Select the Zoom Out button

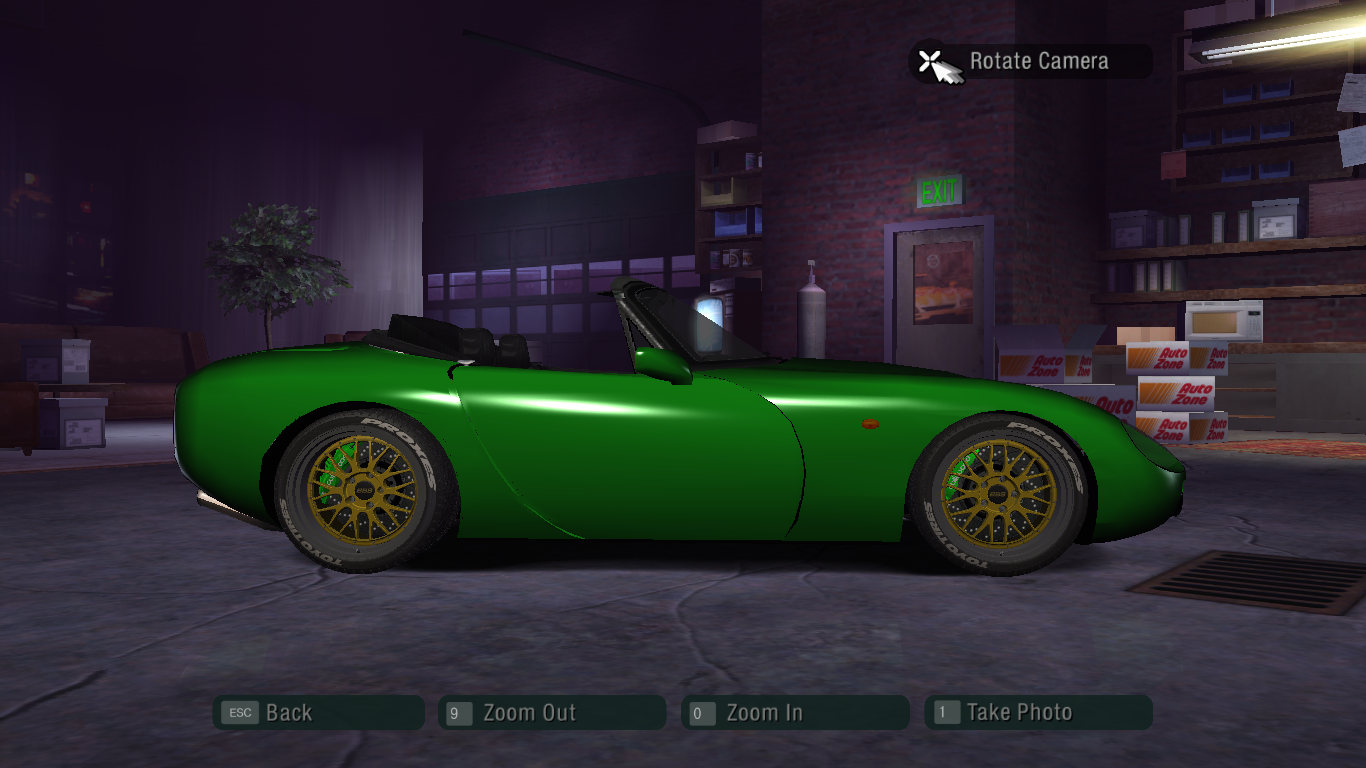coord(552,713)
